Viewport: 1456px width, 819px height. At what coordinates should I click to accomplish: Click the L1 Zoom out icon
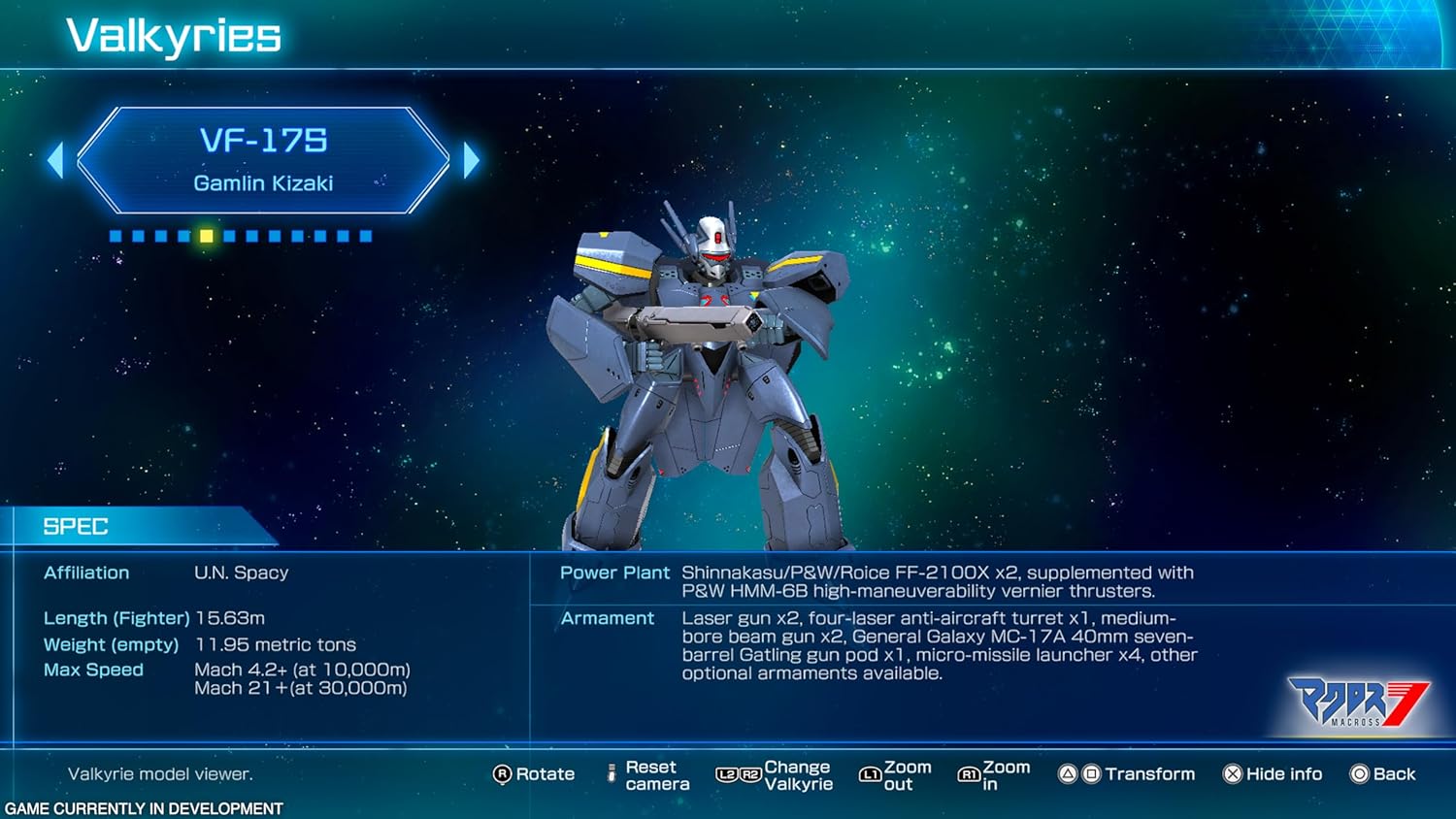tap(870, 773)
